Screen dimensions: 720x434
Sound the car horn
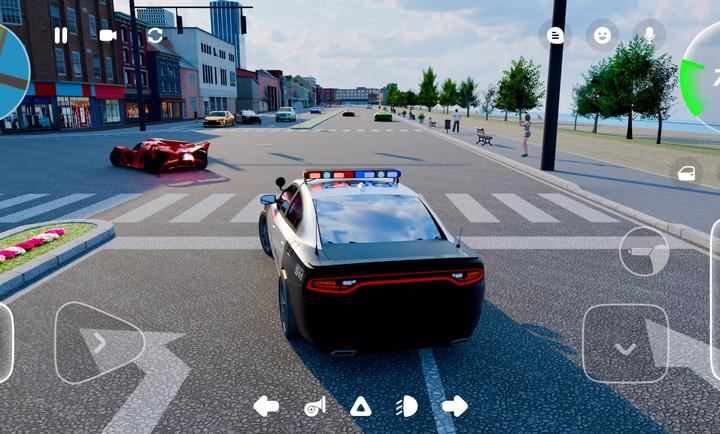click(x=314, y=406)
